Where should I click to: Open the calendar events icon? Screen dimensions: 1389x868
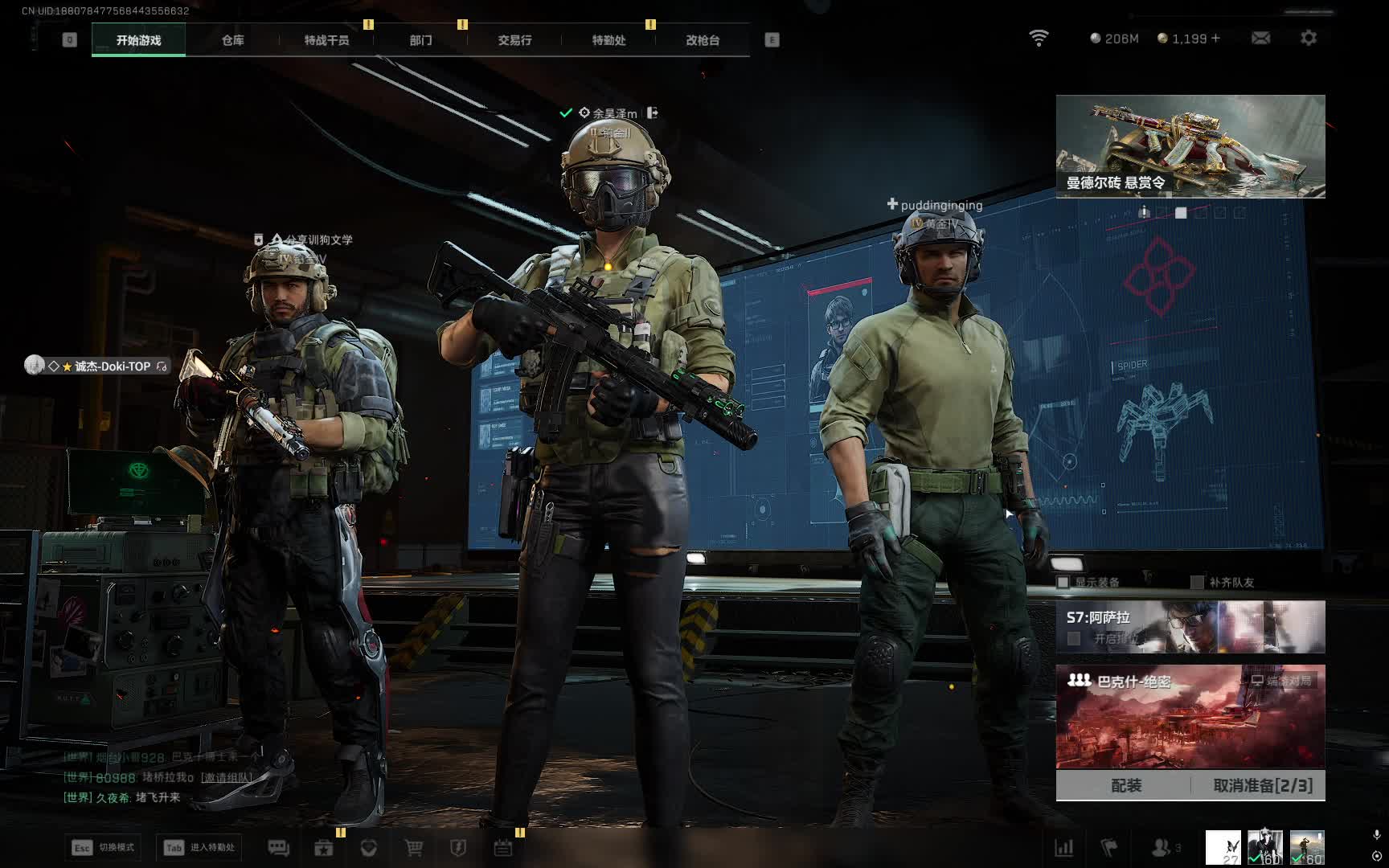coord(503,848)
